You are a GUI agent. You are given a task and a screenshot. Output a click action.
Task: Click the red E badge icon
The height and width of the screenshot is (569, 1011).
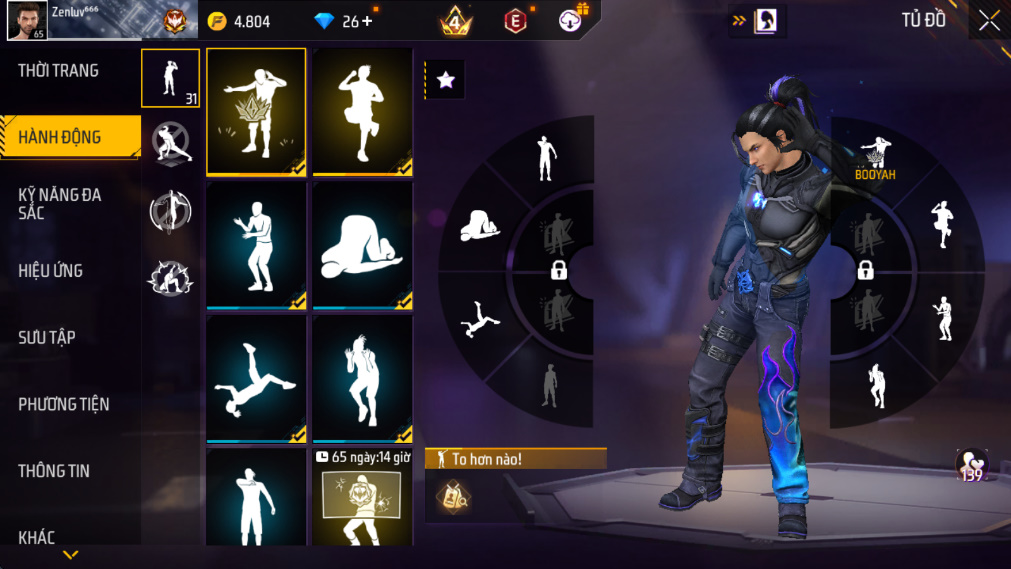pos(515,21)
